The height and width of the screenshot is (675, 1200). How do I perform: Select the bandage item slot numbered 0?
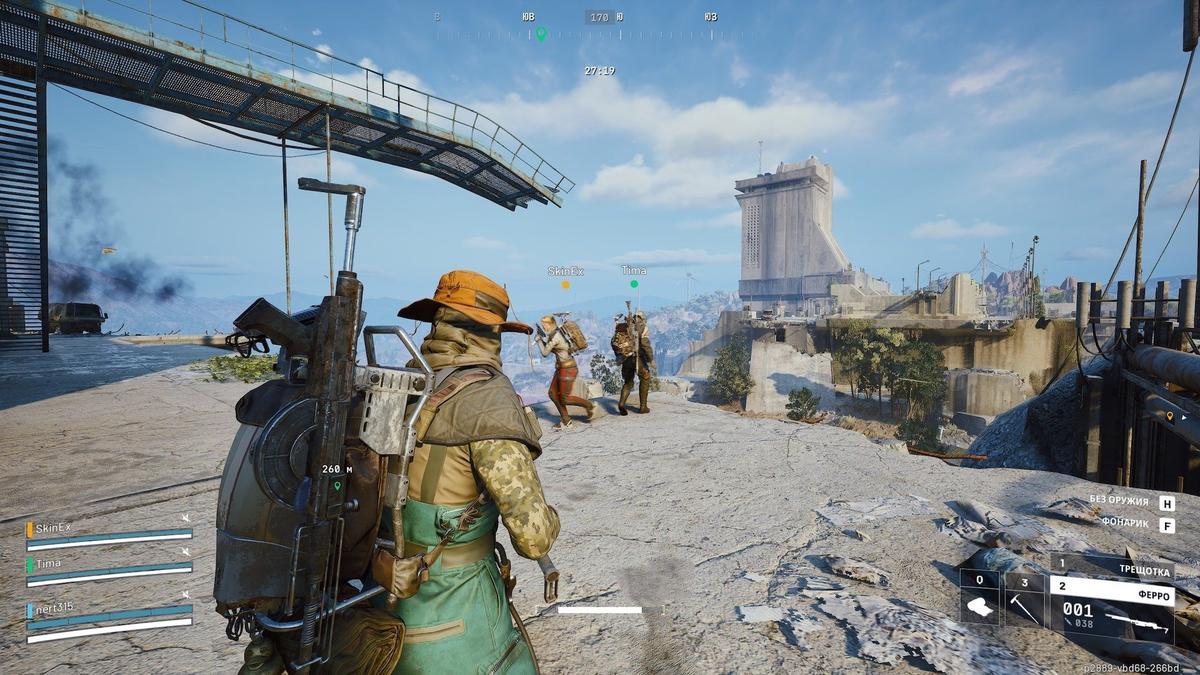[x=980, y=600]
